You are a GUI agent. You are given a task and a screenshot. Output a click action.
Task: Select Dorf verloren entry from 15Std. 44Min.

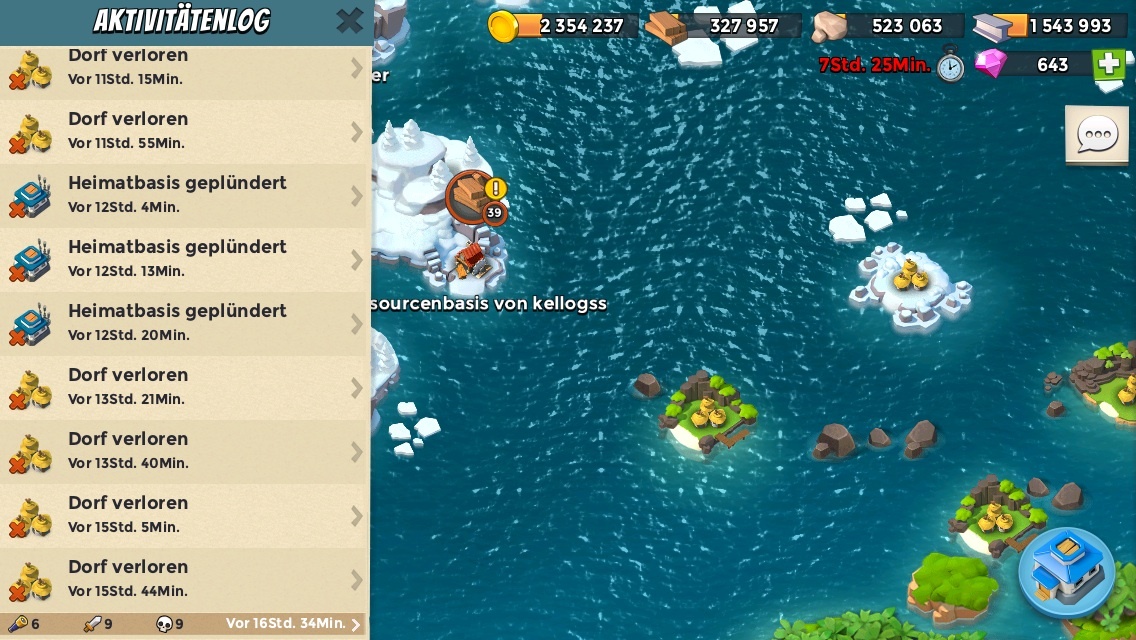tap(185, 579)
